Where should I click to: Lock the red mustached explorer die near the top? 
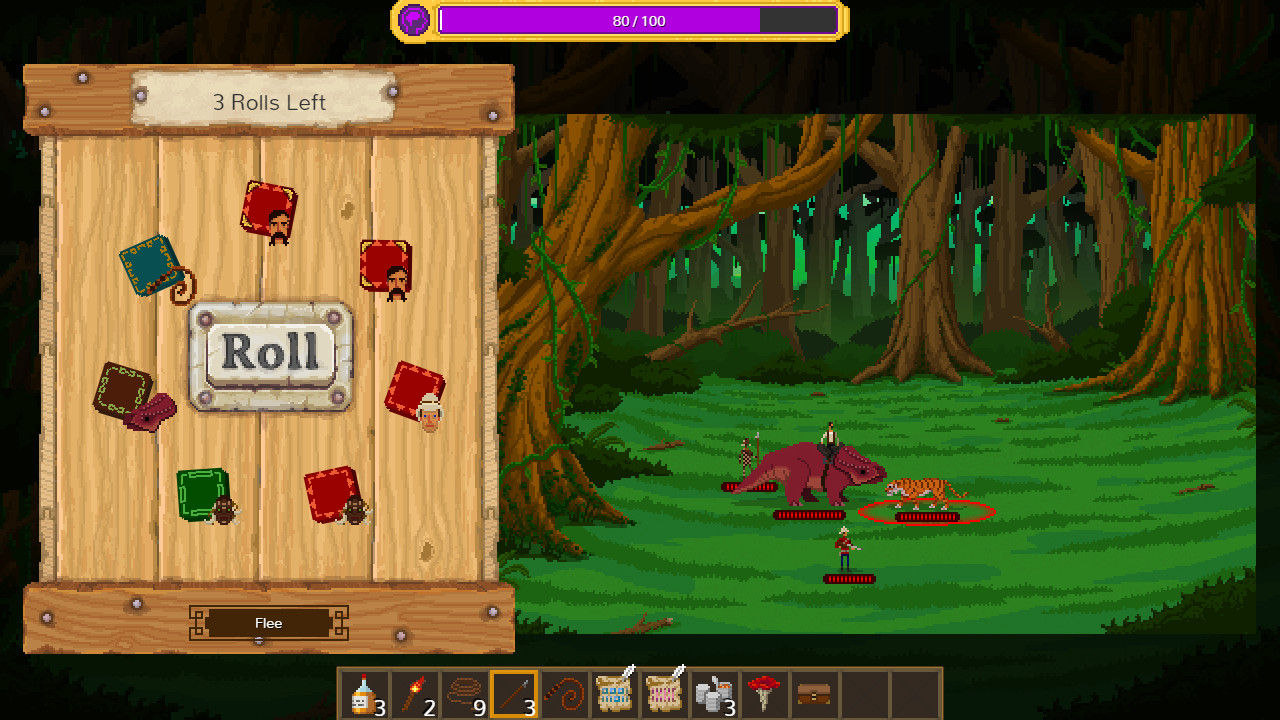(269, 205)
